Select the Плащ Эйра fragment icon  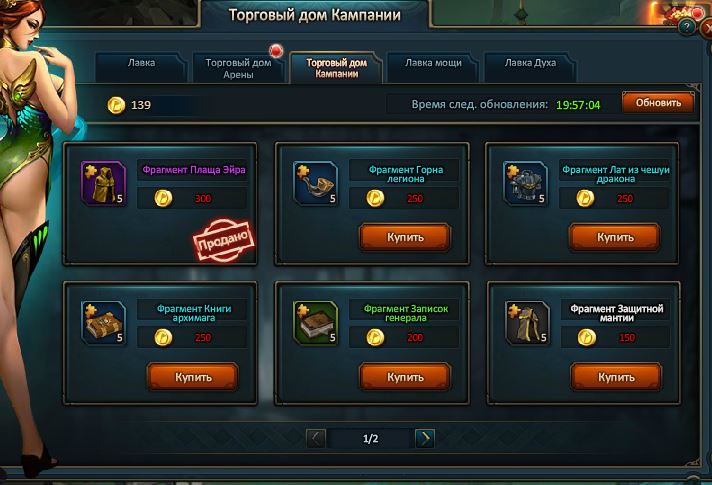(x=103, y=183)
